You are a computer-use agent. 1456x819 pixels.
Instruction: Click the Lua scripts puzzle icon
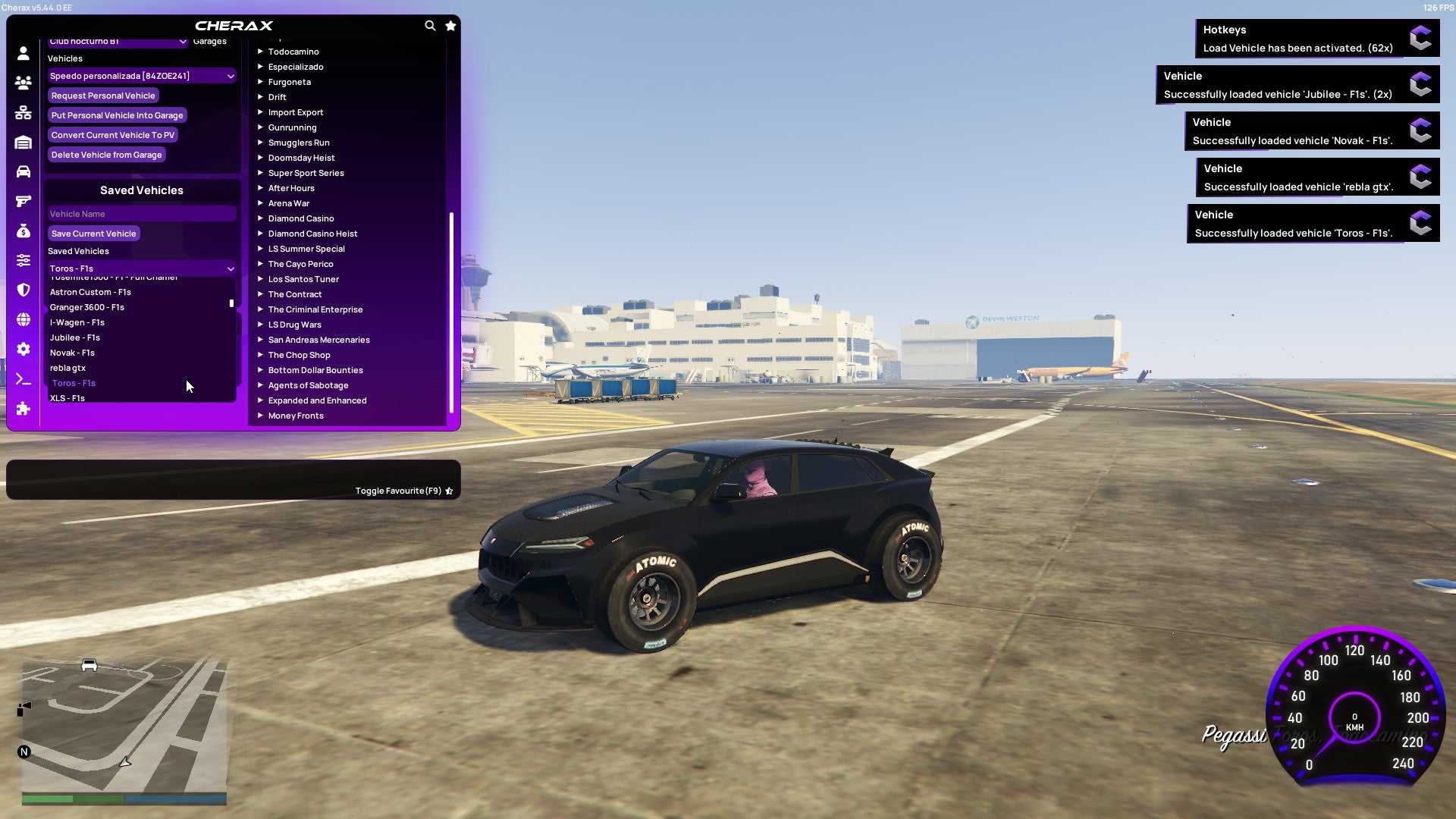coord(23,409)
